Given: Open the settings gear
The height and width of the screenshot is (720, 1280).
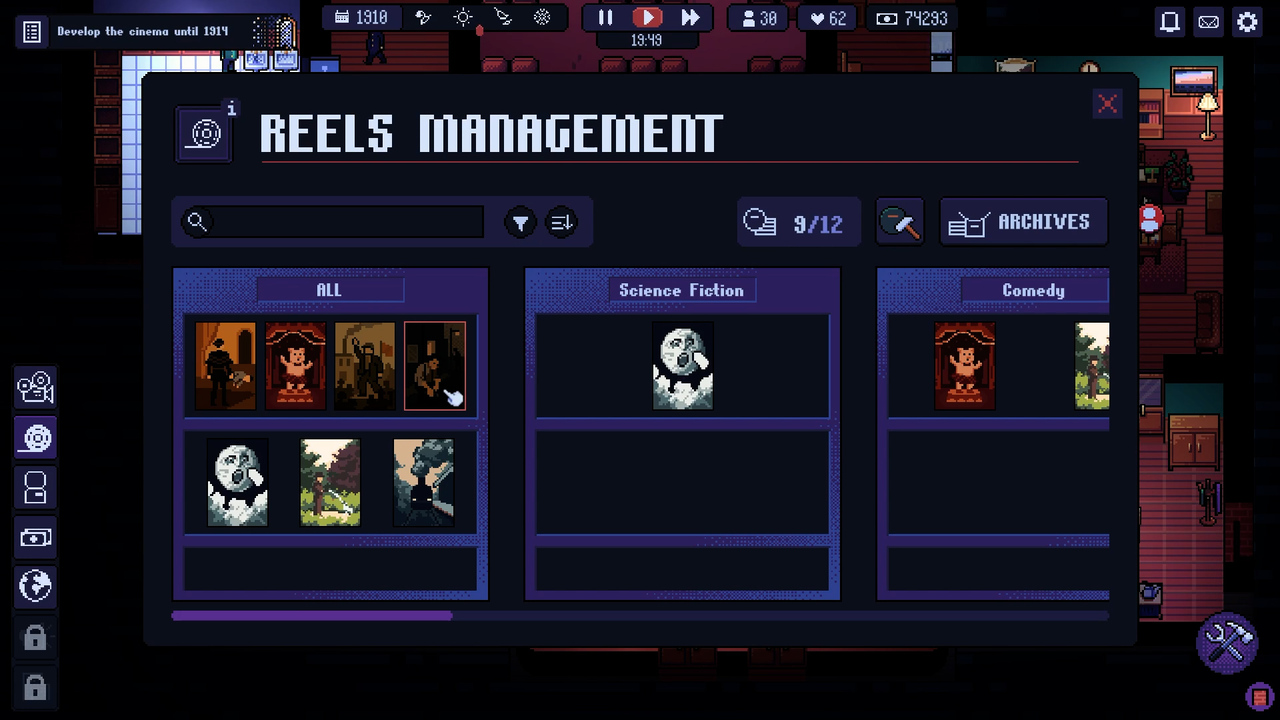Looking at the screenshot, I should point(1247,22).
